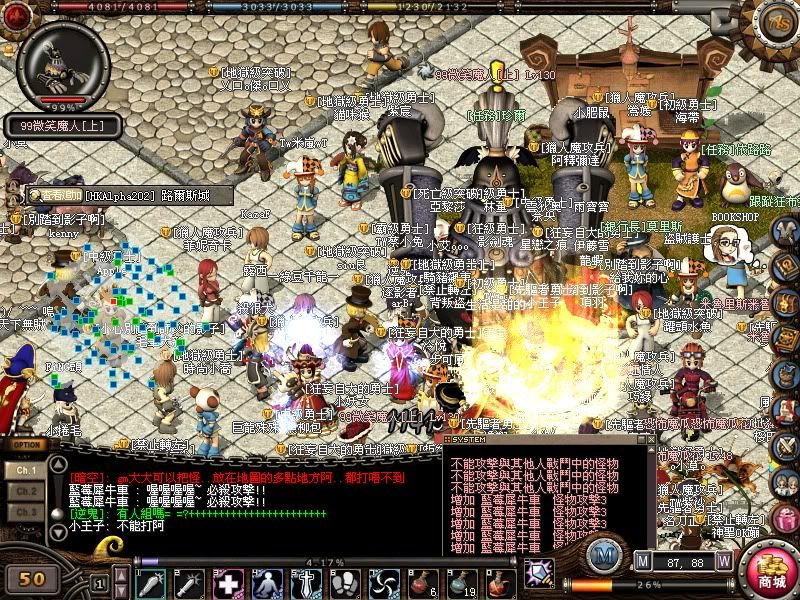Image resolution: width=800 pixels, height=600 pixels.
Task: Switch to chat channel Ch.2
Action: [27, 491]
